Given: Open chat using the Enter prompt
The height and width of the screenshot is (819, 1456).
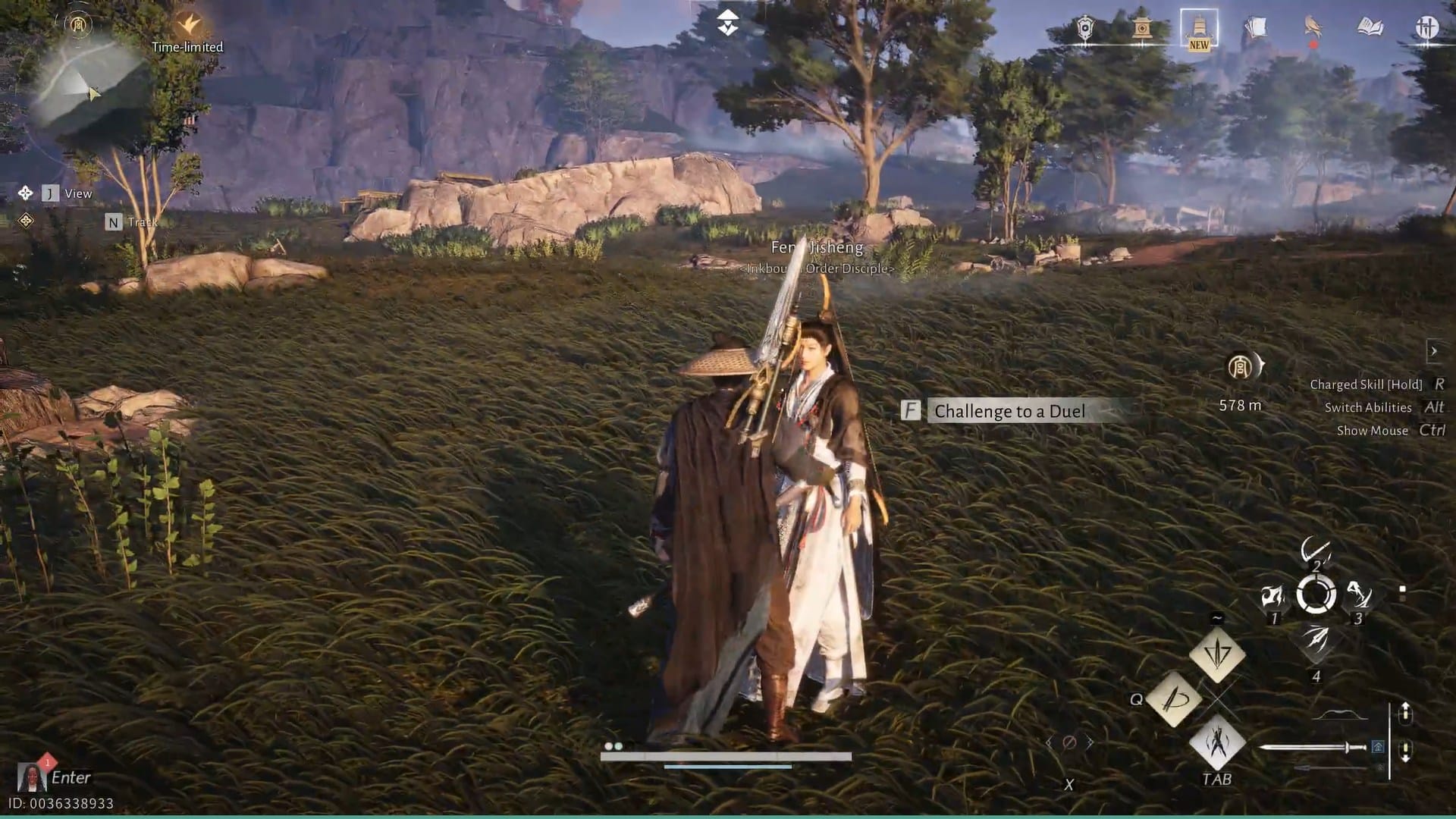Looking at the screenshot, I should coord(72,777).
